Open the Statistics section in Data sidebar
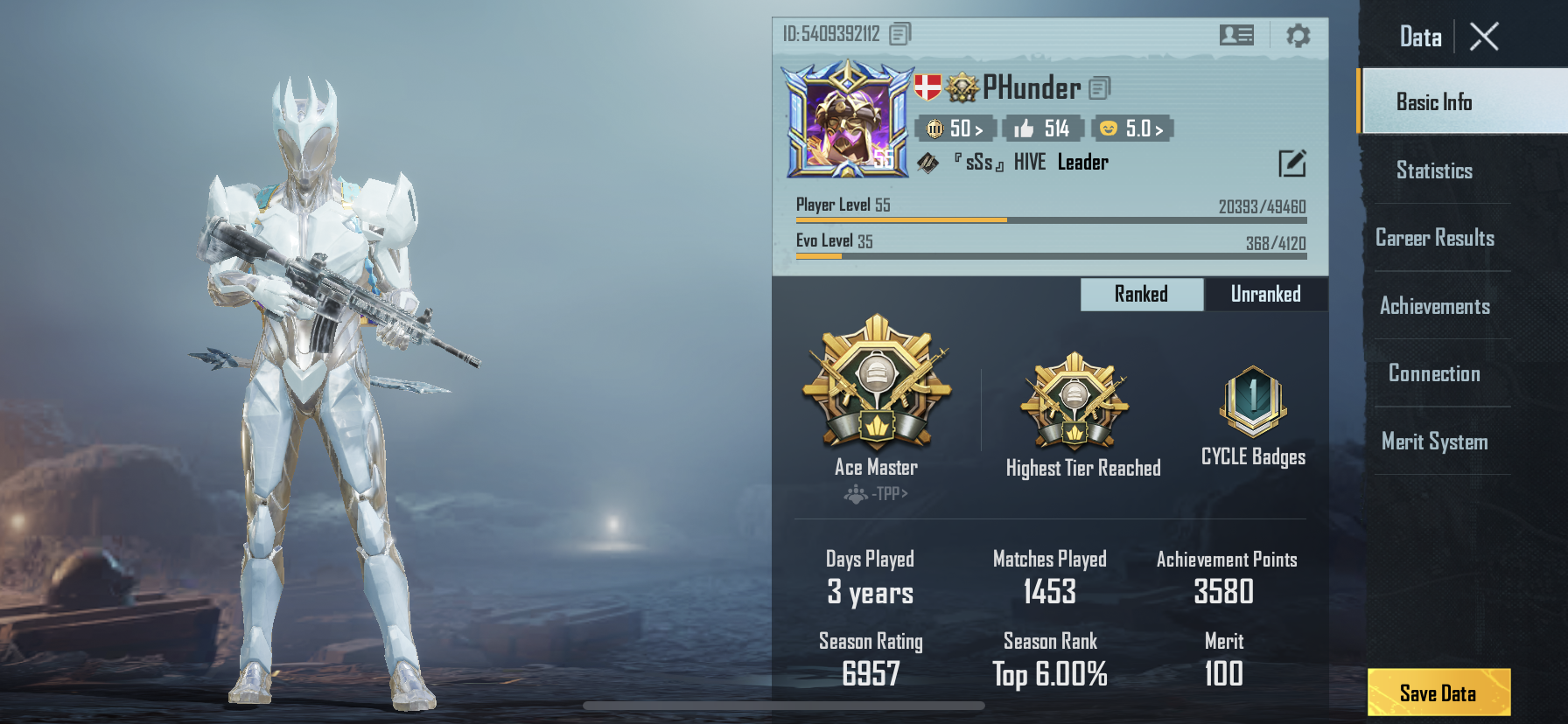This screenshot has width=1568, height=724. [1434, 171]
